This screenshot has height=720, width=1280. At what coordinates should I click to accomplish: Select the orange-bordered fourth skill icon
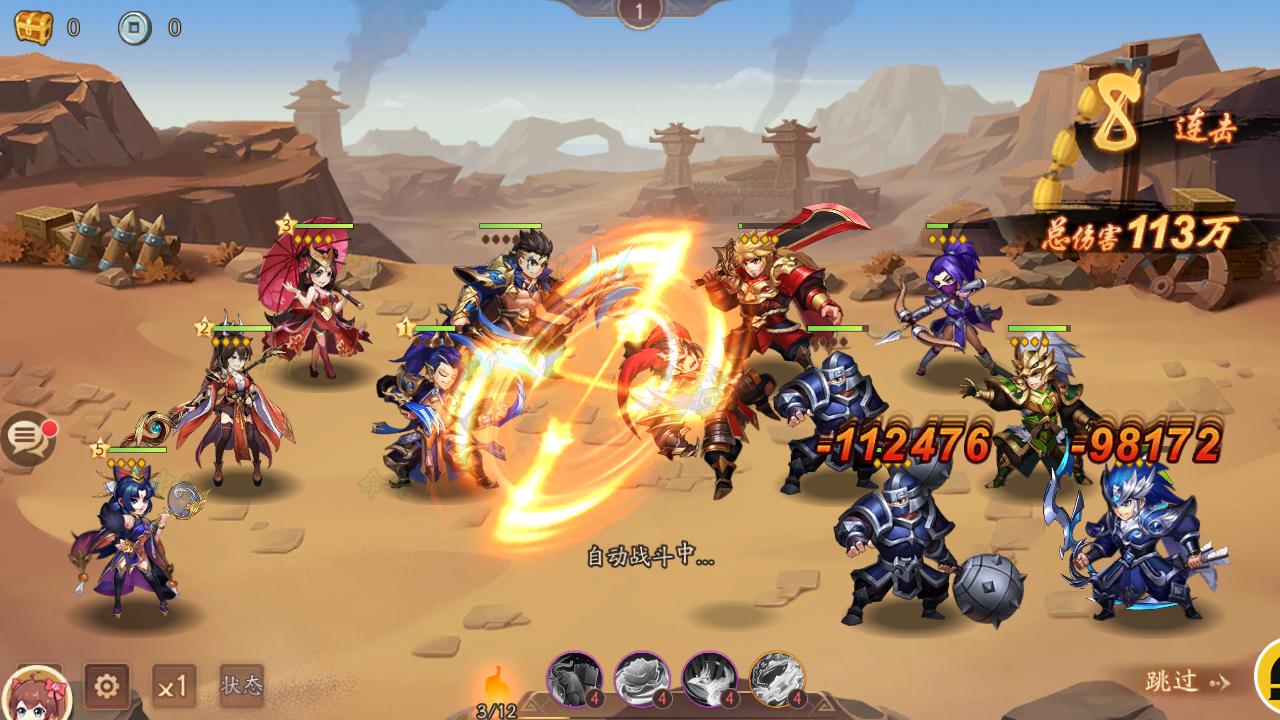point(777,679)
